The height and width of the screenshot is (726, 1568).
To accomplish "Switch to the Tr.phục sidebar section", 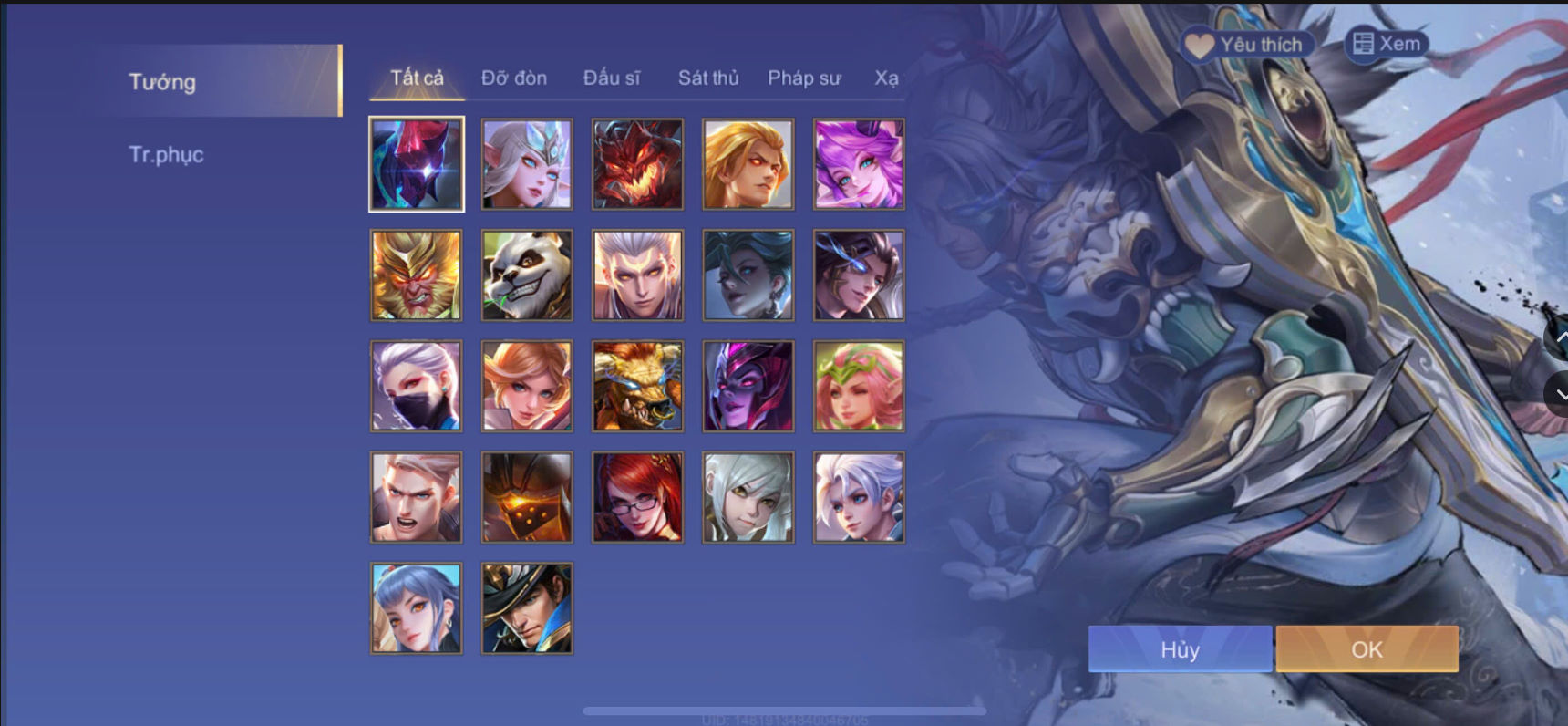I will [167, 153].
